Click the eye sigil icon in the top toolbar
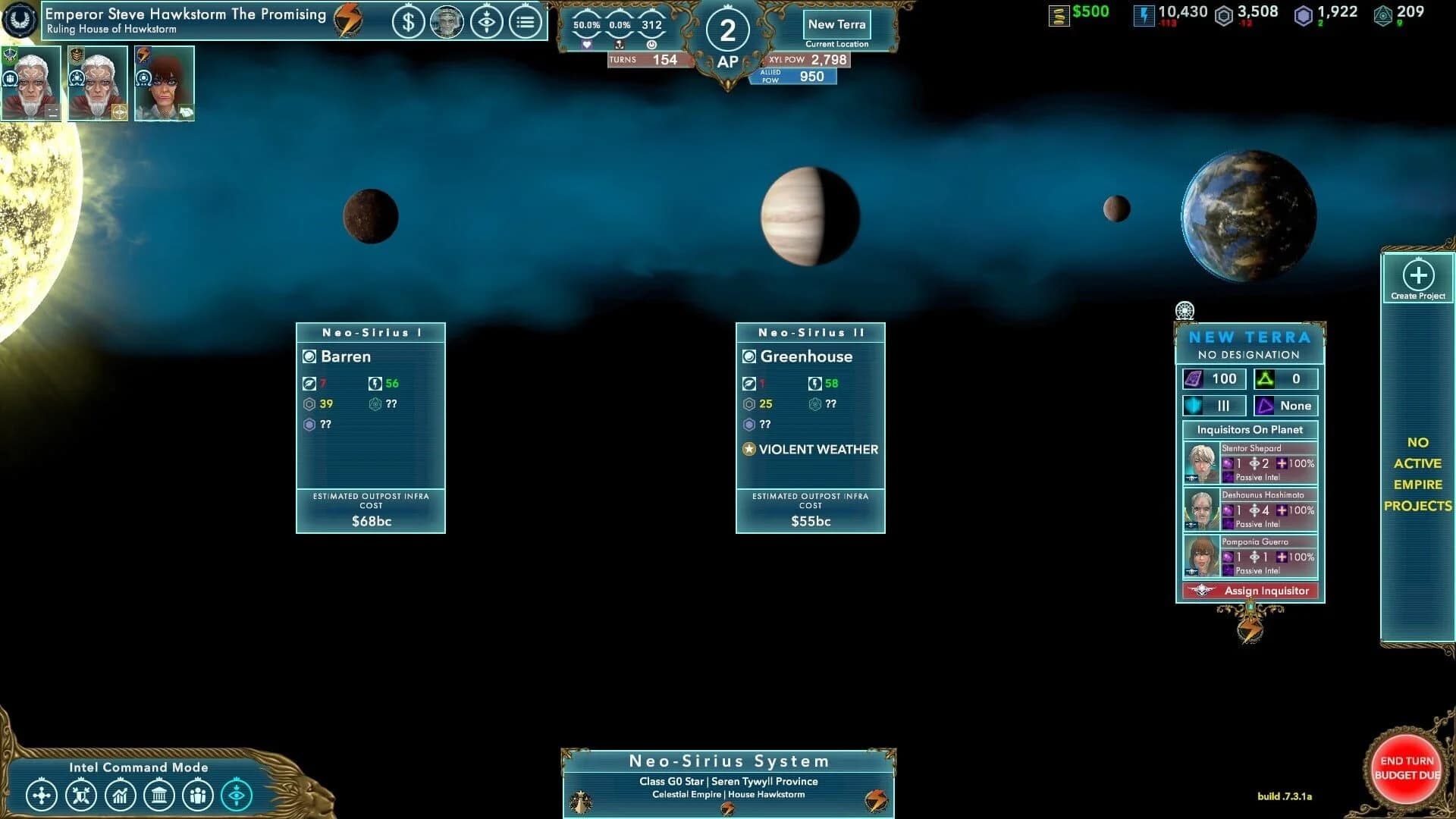Screen dimensions: 1456x819 488,23
